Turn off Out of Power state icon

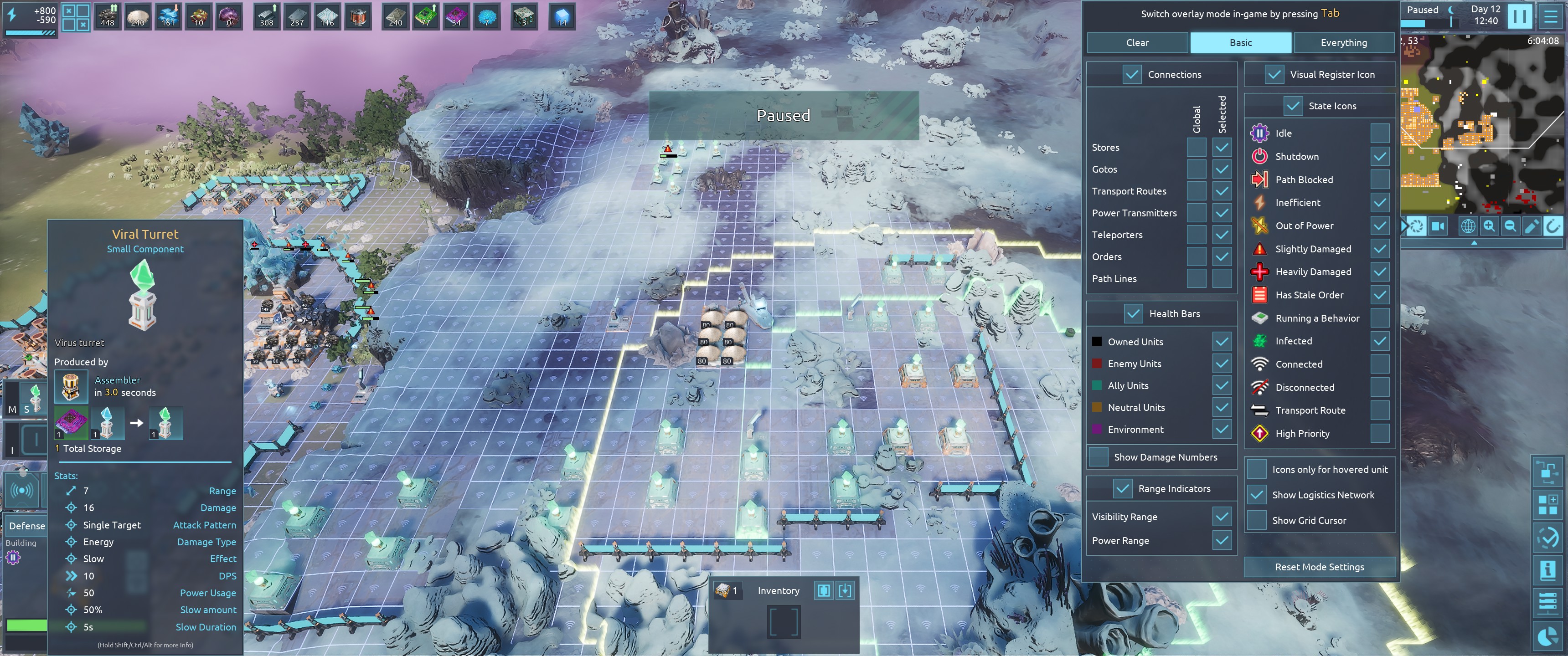(1380, 226)
